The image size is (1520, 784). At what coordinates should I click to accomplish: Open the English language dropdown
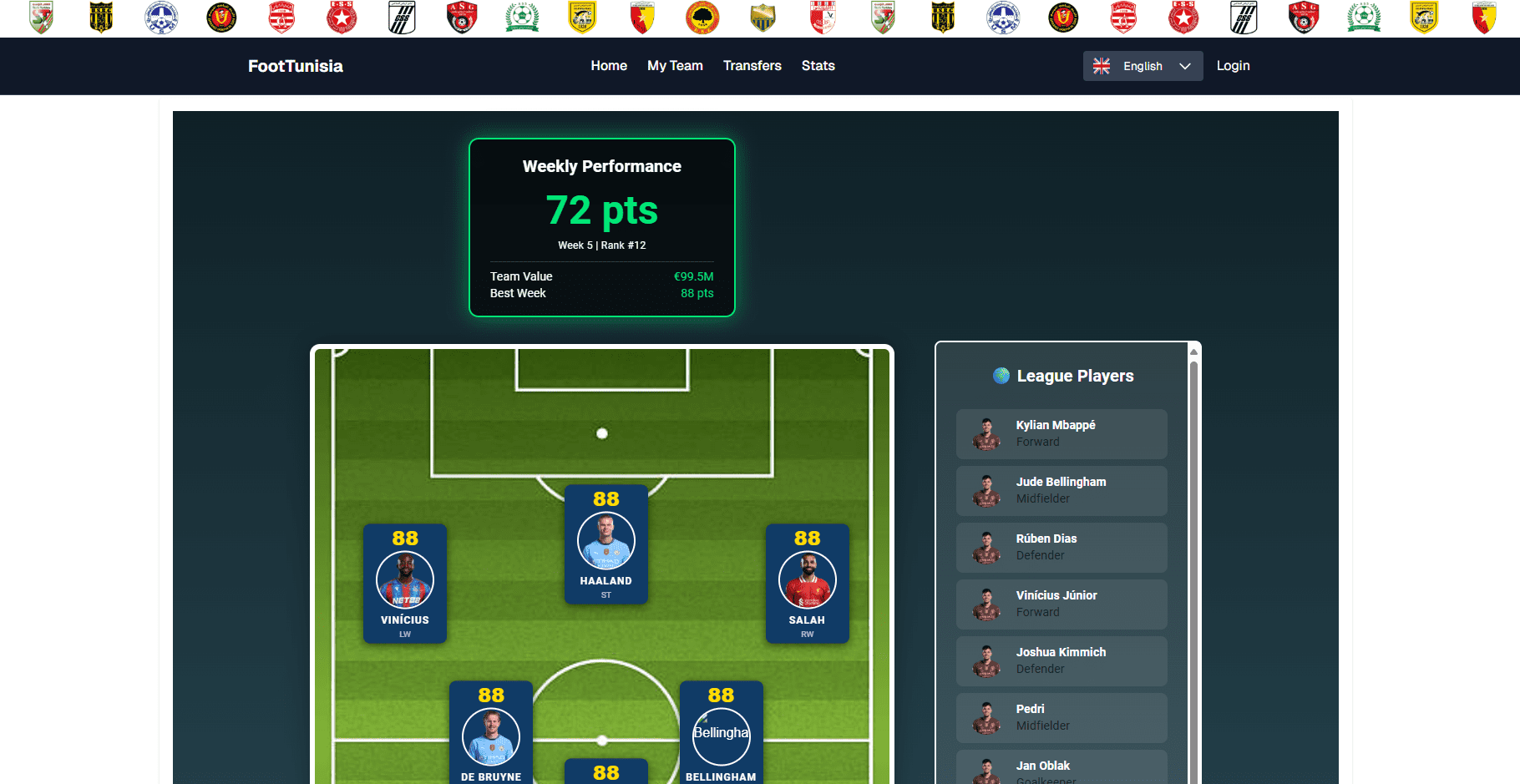point(1143,66)
